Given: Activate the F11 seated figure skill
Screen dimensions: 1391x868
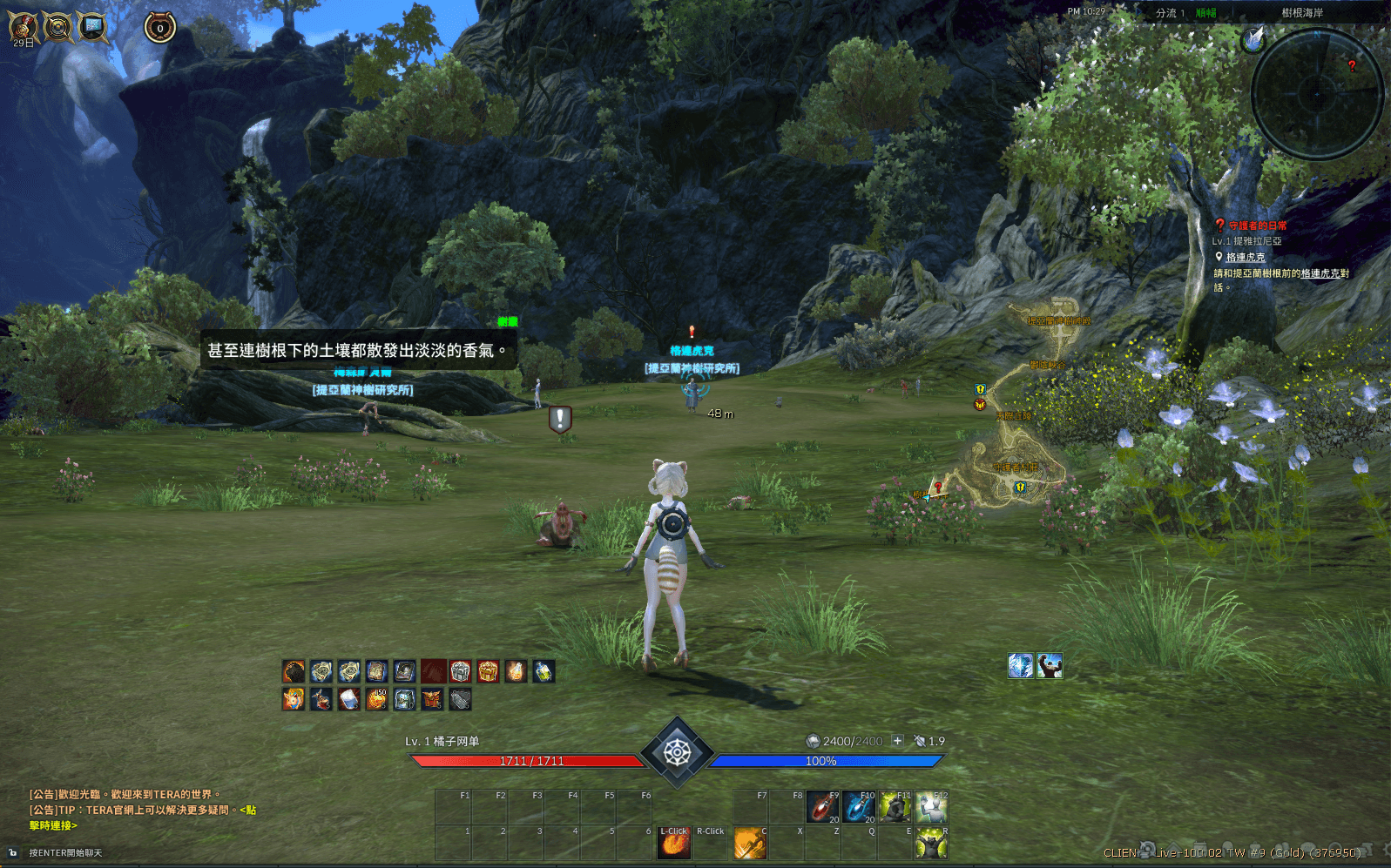Looking at the screenshot, I should pyautogui.click(x=895, y=807).
